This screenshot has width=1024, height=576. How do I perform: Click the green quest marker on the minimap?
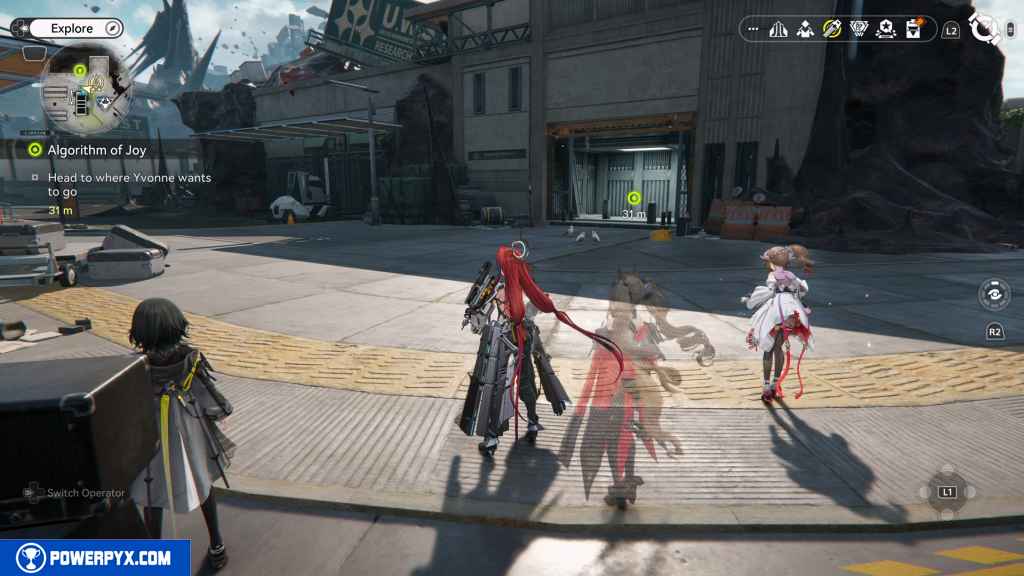pos(79,69)
